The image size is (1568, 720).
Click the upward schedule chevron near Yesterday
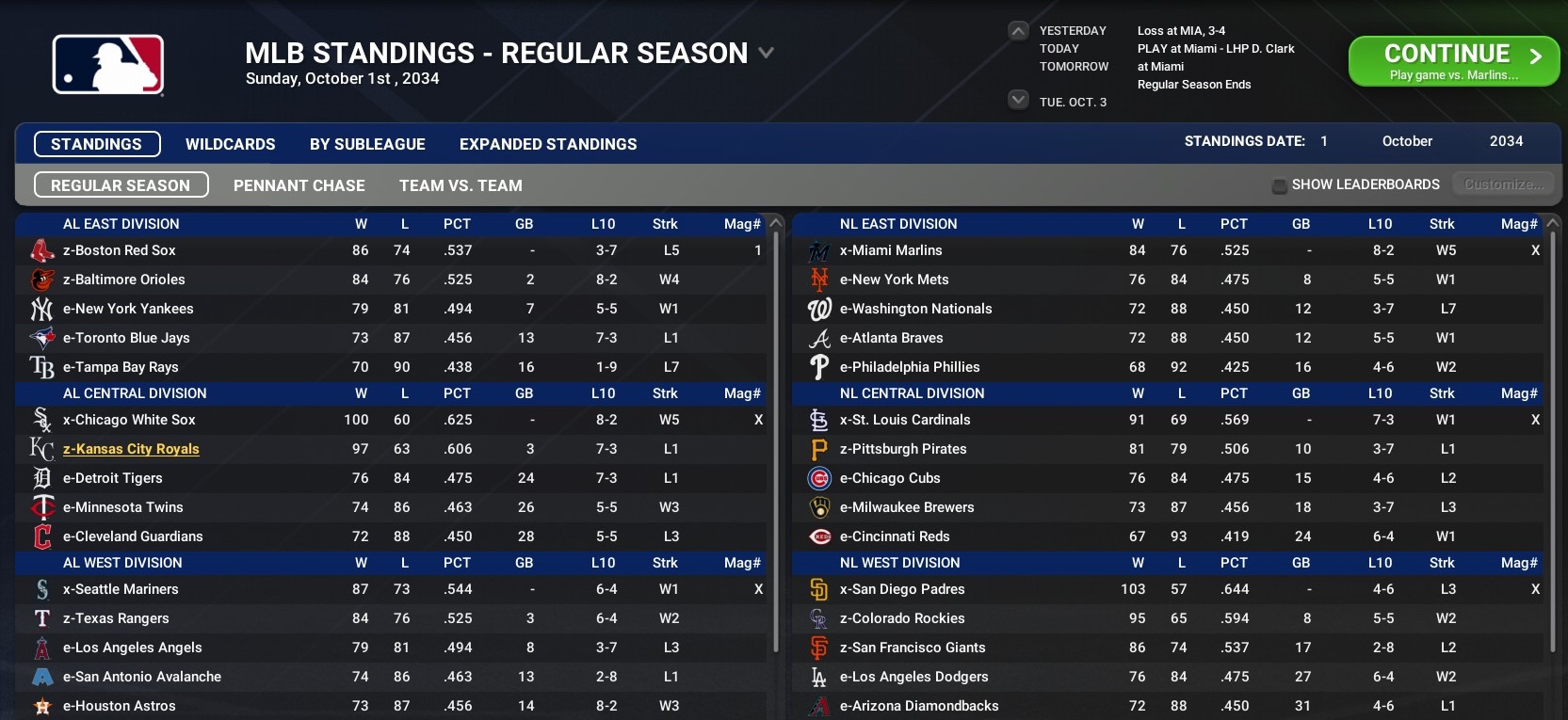[x=1018, y=30]
